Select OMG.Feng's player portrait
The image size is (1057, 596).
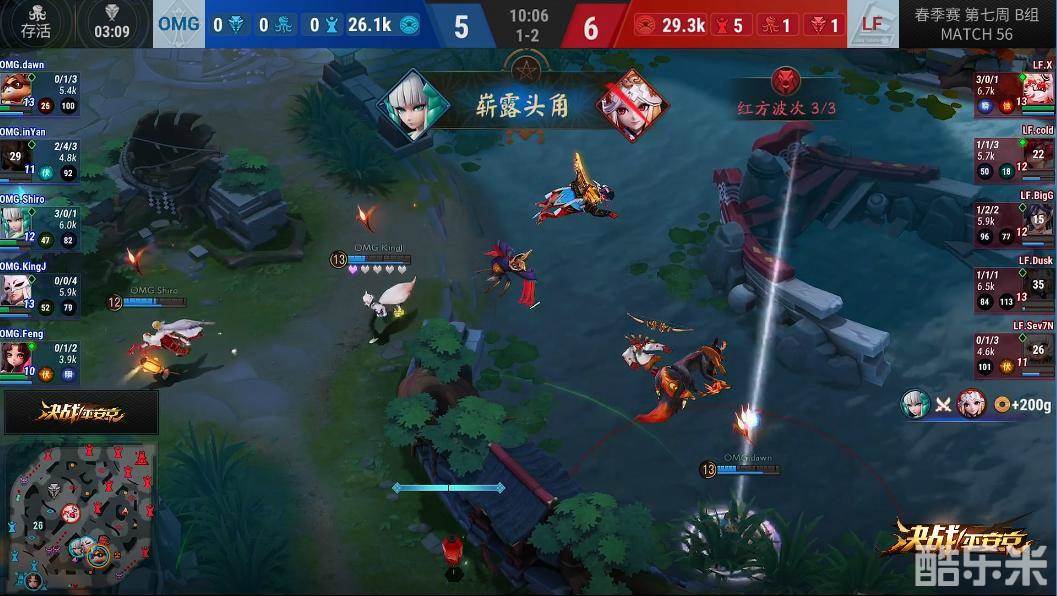tap(15, 356)
